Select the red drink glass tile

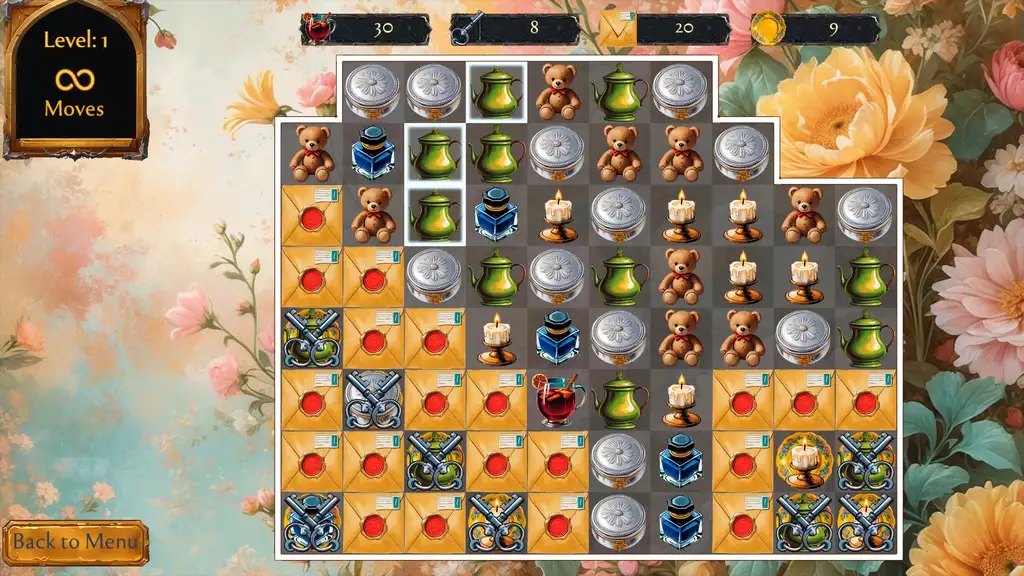[x=558, y=400]
